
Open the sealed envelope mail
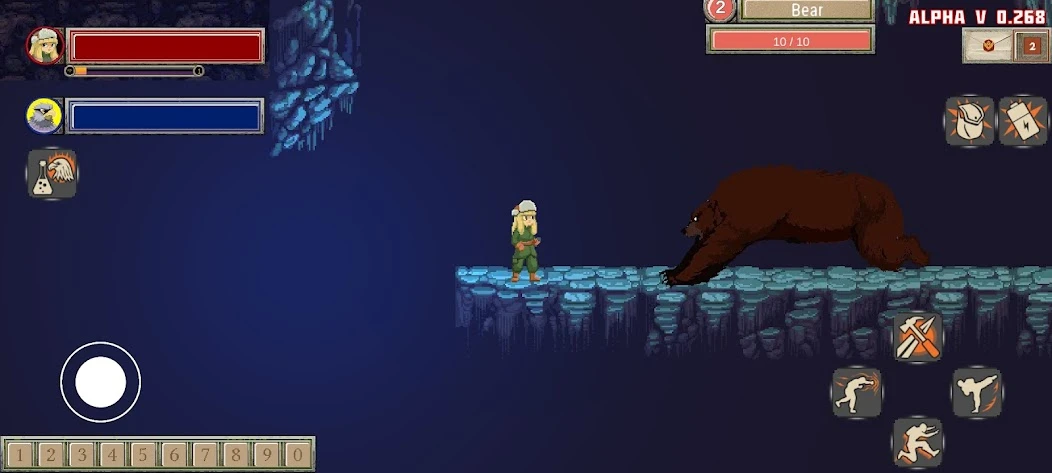(x=989, y=46)
